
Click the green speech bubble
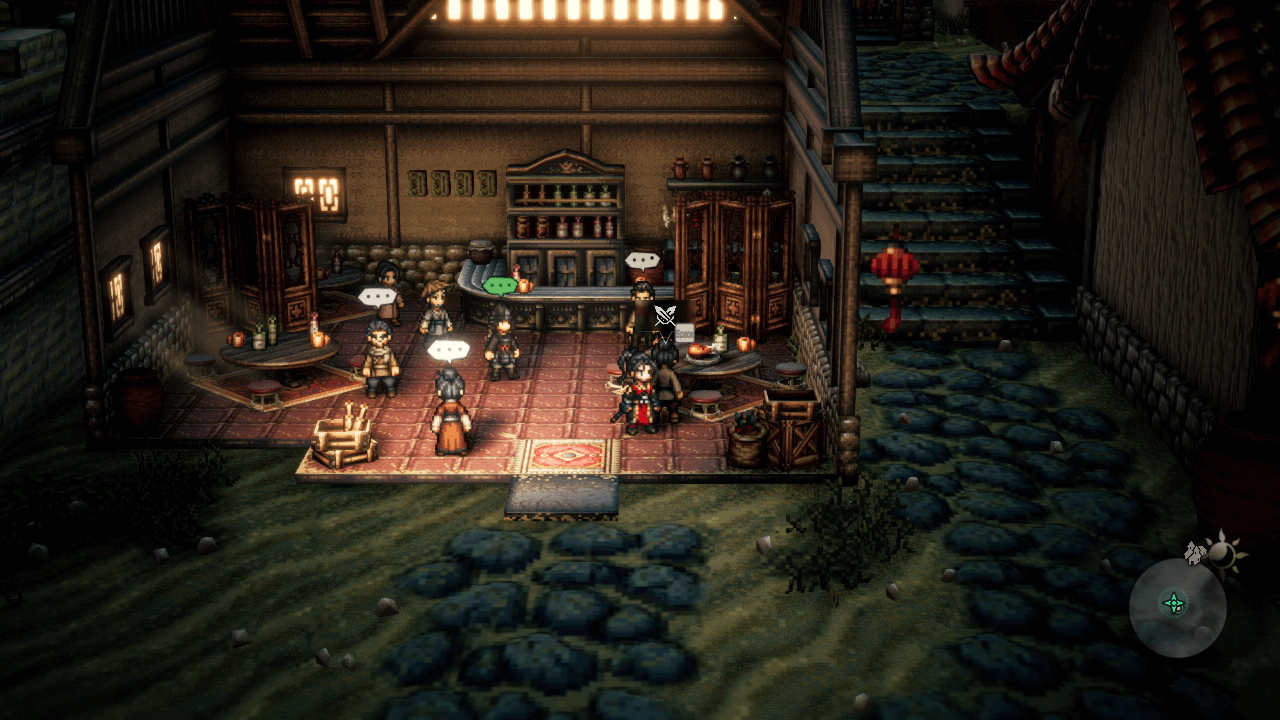coord(499,286)
